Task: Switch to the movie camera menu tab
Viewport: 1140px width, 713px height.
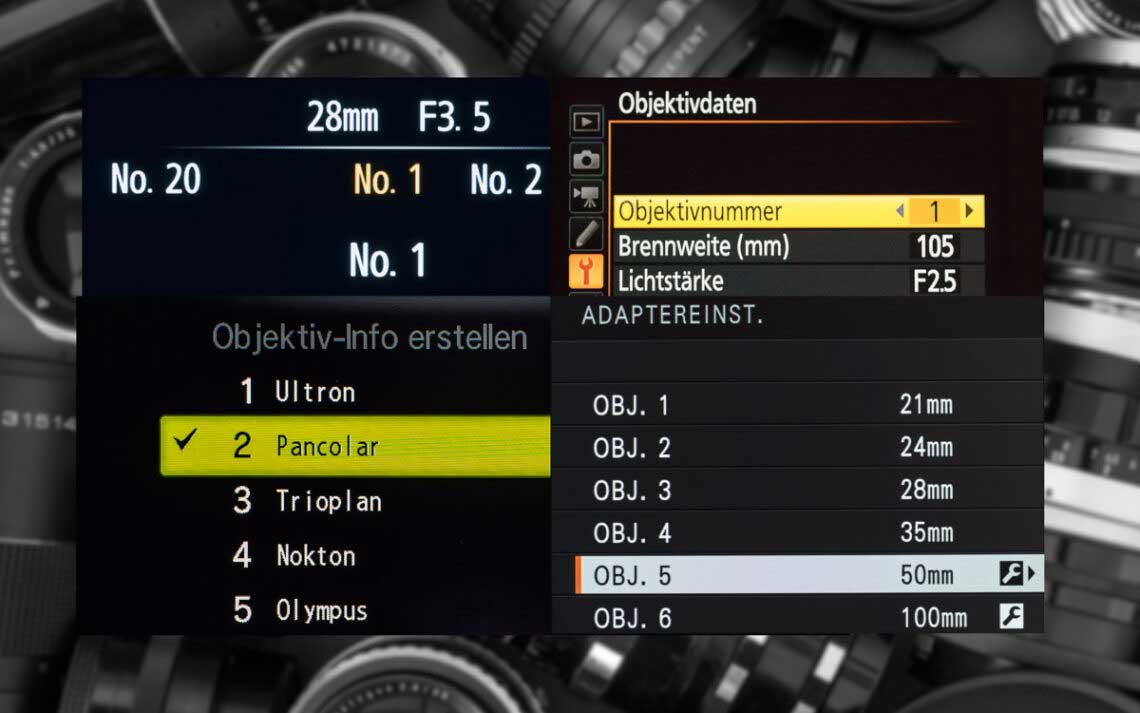Action: pos(586,196)
